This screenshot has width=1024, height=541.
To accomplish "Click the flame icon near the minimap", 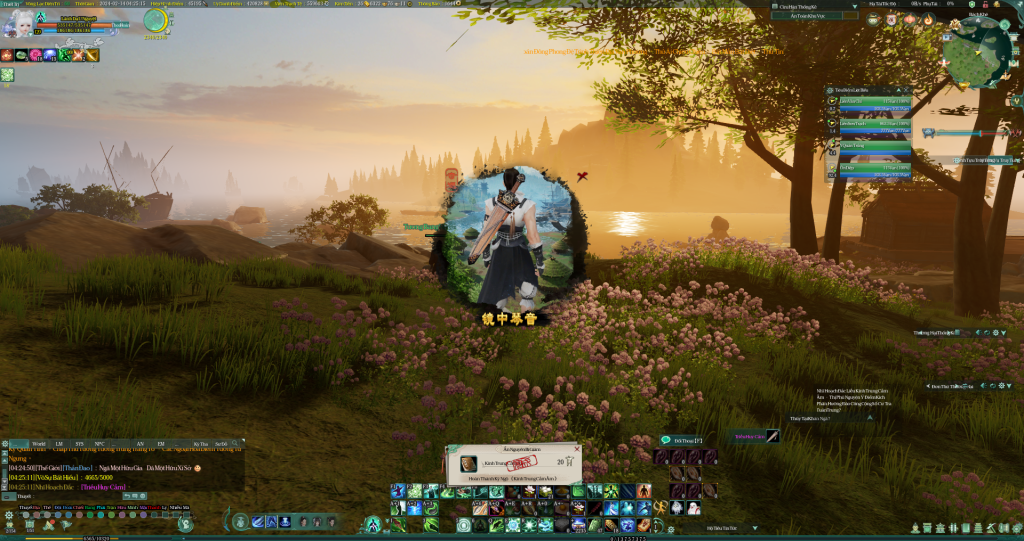I will coord(930,20).
